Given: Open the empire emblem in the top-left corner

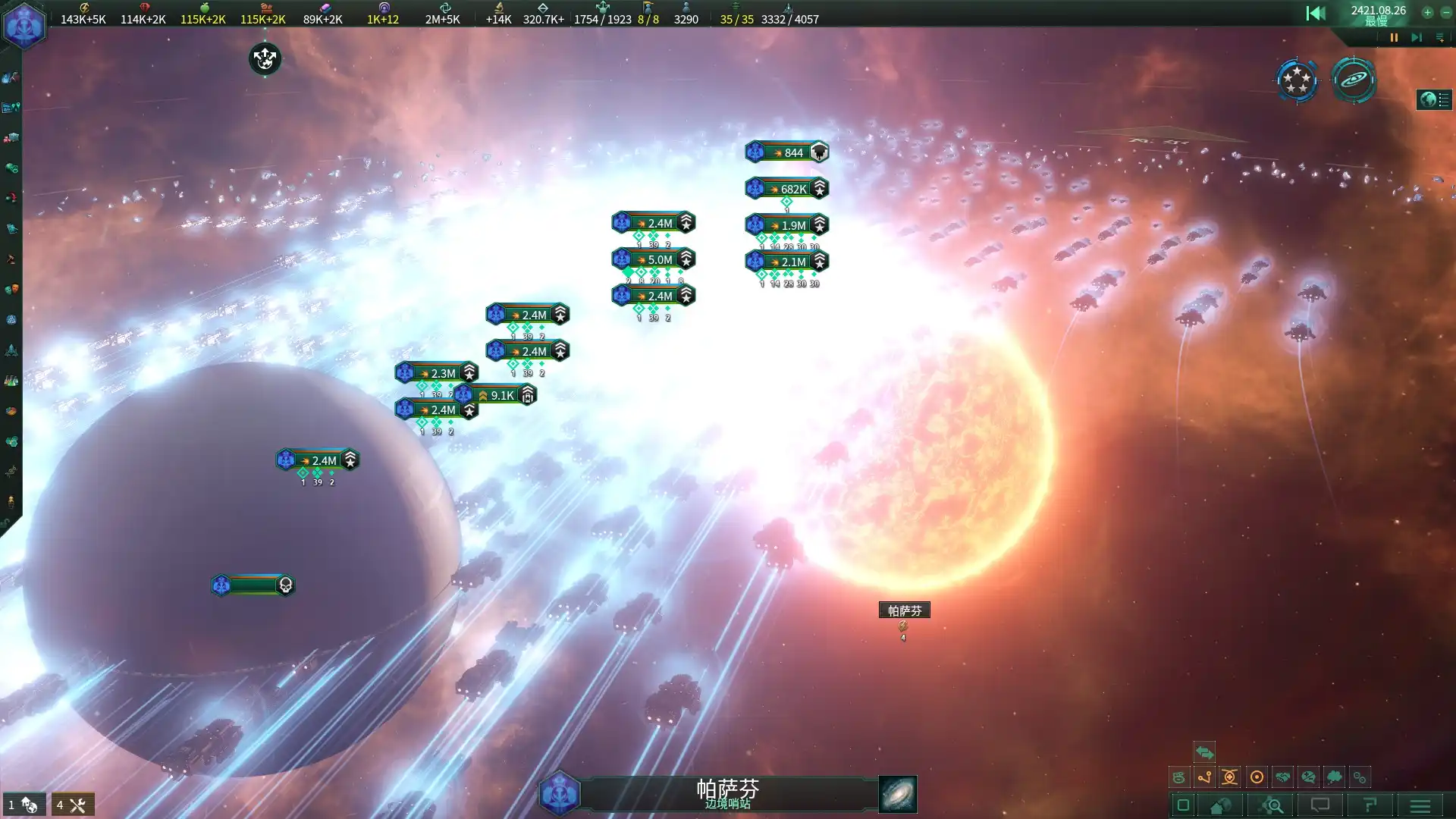Looking at the screenshot, I should tap(24, 25).
